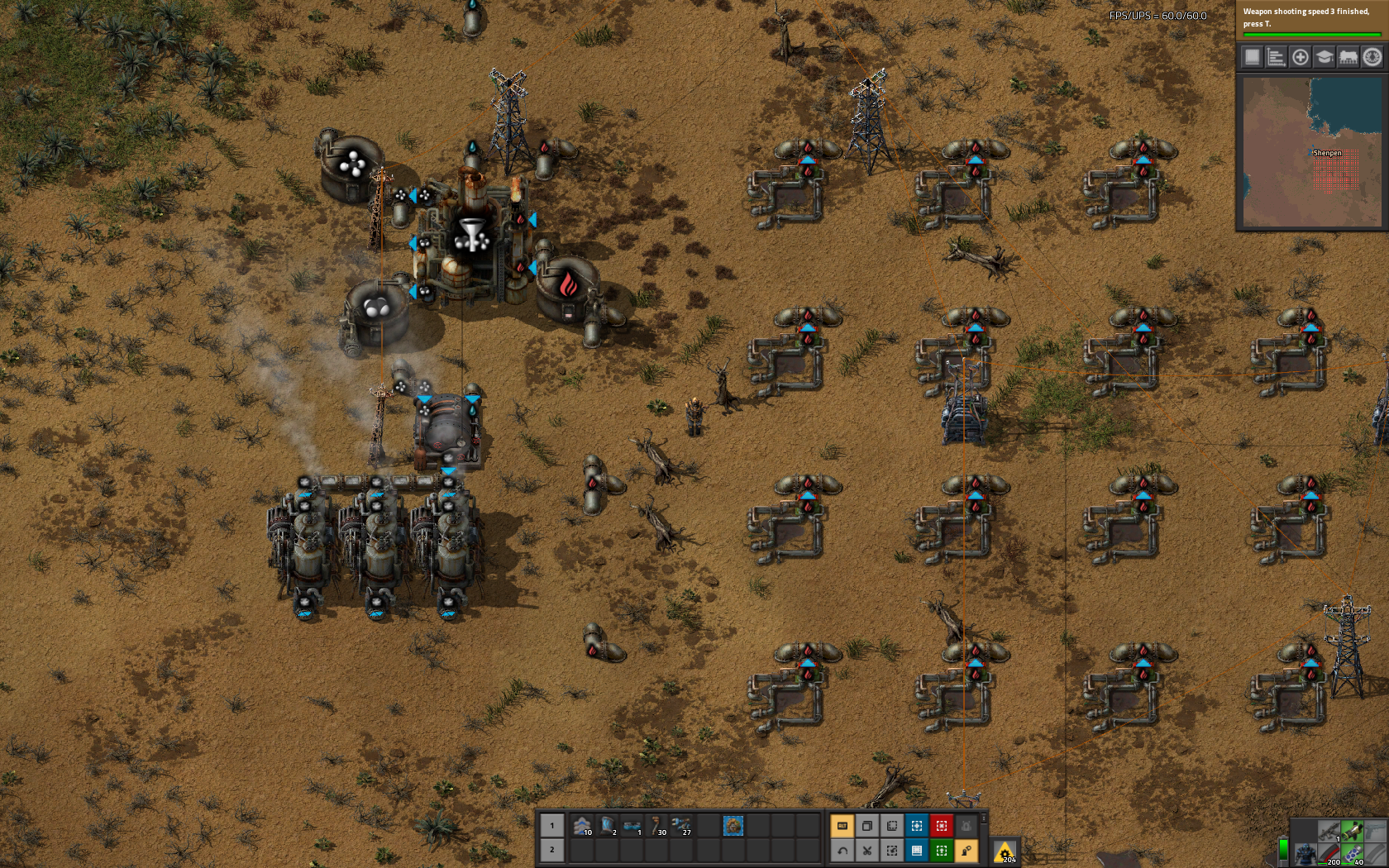The image size is (1389, 868).
Task: Click the yellow alert icon showing 204
Action: point(1005,851)
